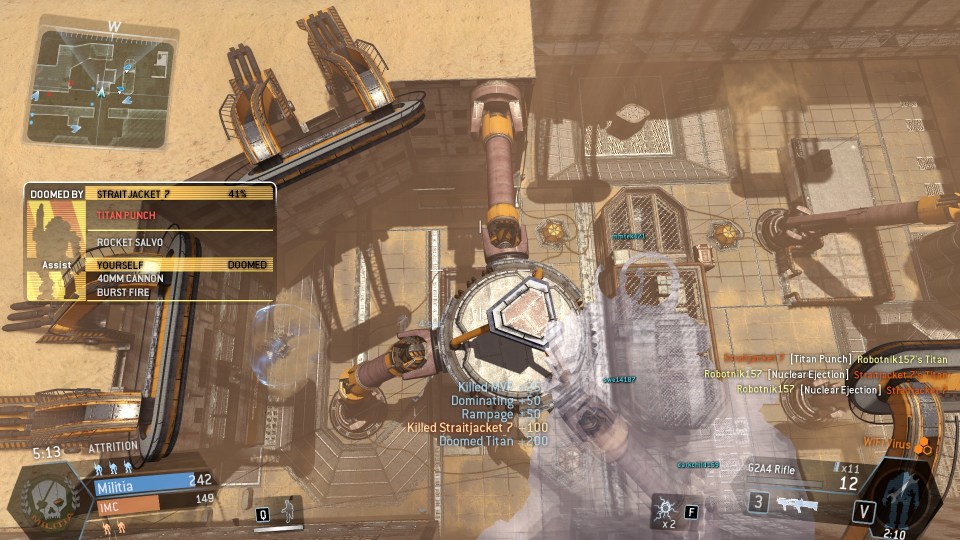This screenshot has height=540, width=960.
Task: Select the Militia skull faction emblem
Action: click(x=45, y=498)
